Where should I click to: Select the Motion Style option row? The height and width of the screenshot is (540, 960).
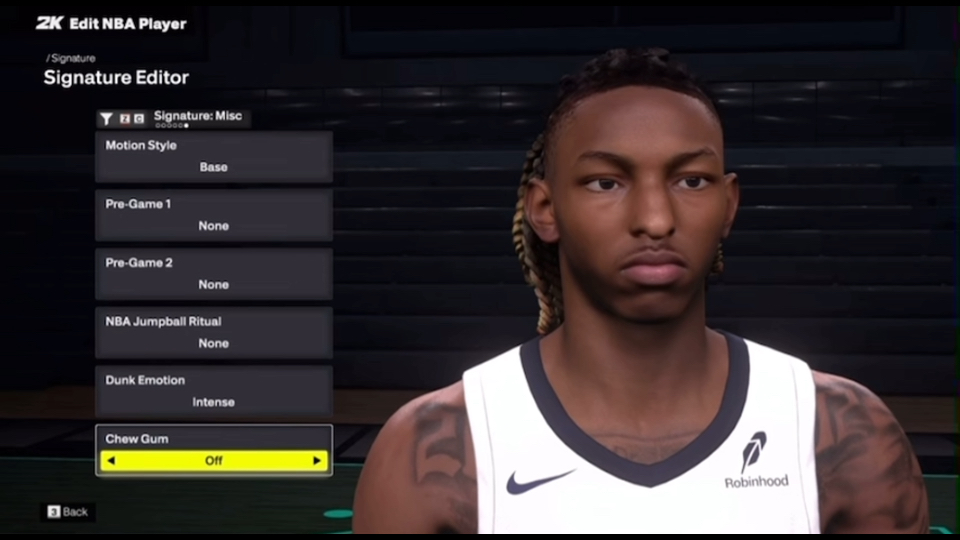(214, 157)
